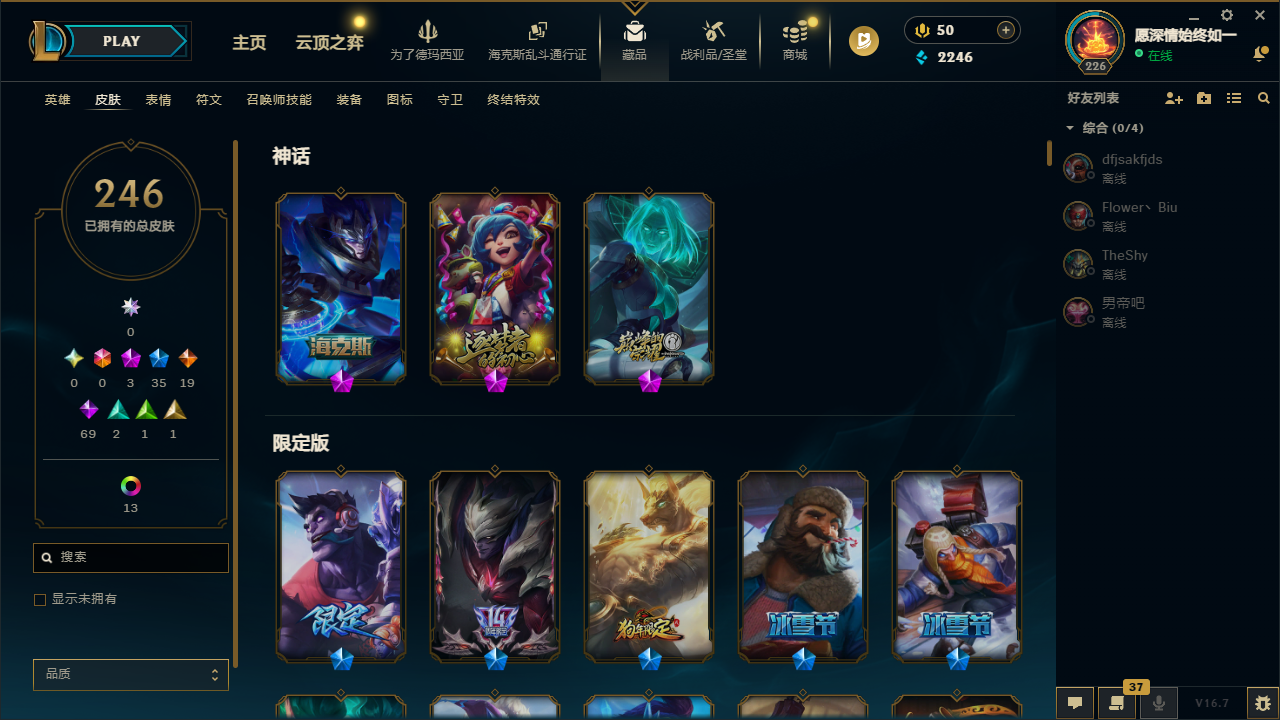Click the microphone icon near the chat bar
Image resolution: width=1280 pixels, height=720 pixels.
1158,702
